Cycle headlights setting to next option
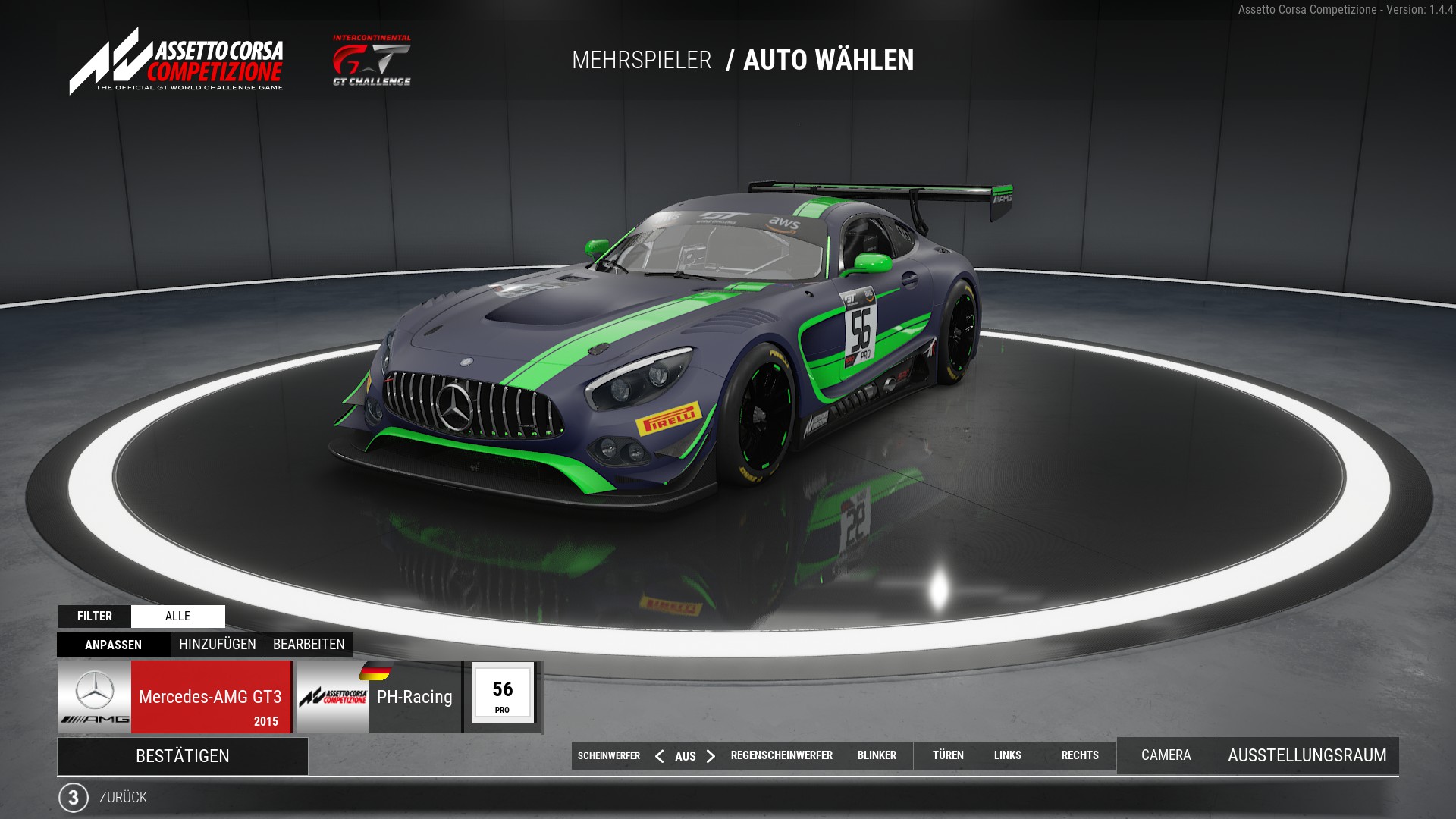The image size is (1456, 819). pyautogui.click(x=711, y=756)
